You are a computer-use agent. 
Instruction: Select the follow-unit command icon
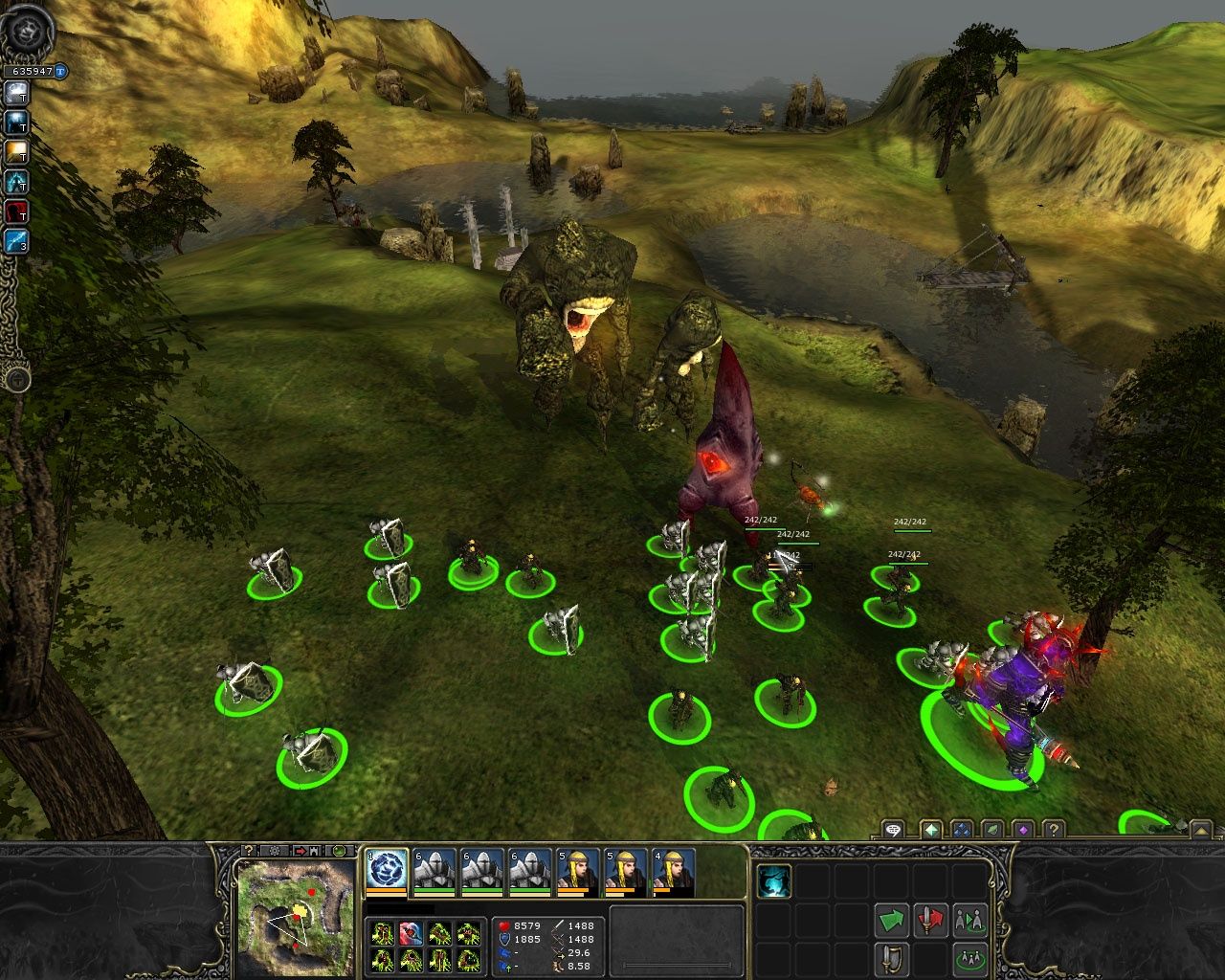click(969, 921)
